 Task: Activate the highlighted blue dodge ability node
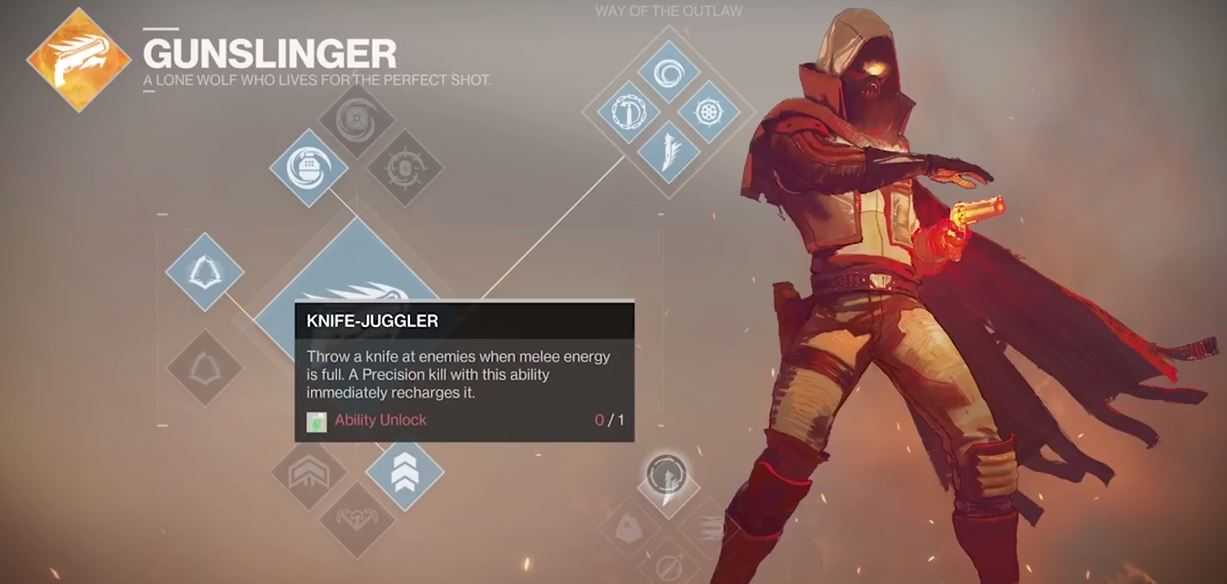[205, 272]
